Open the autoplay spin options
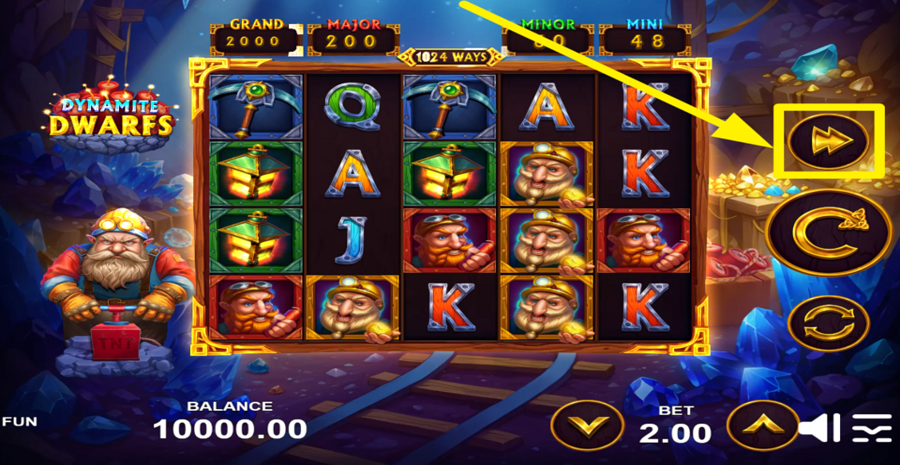Viewport: 900px width, 465px height. tap(827, 325)
